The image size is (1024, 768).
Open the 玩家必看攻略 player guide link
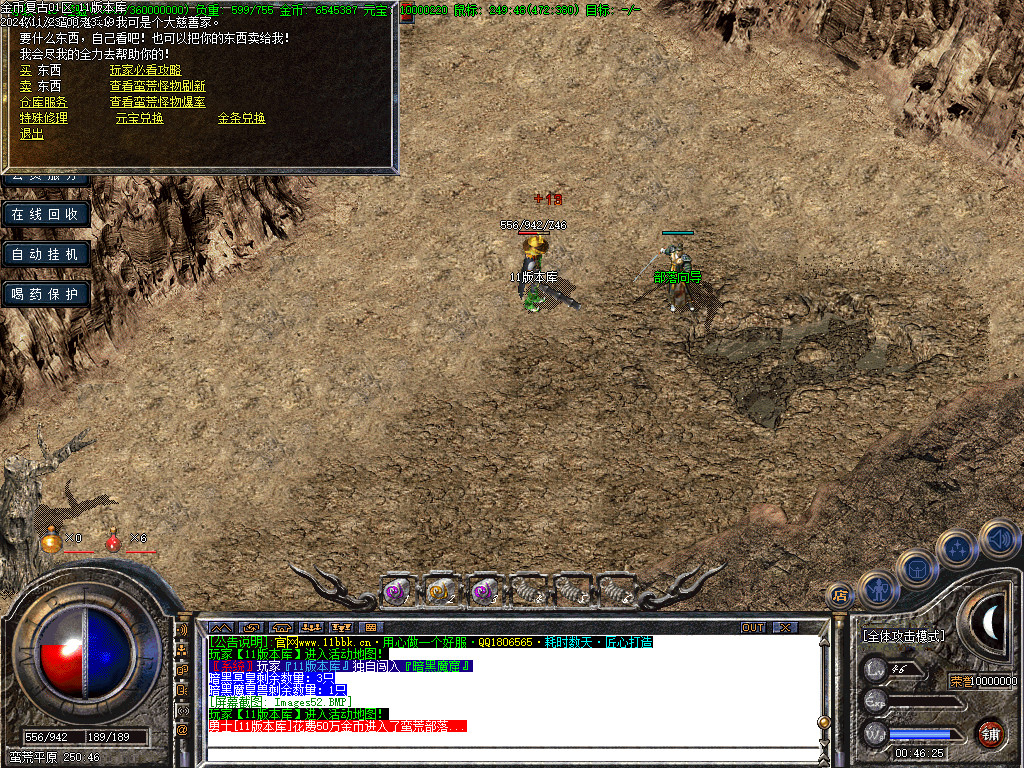click(x=145, y=70)
